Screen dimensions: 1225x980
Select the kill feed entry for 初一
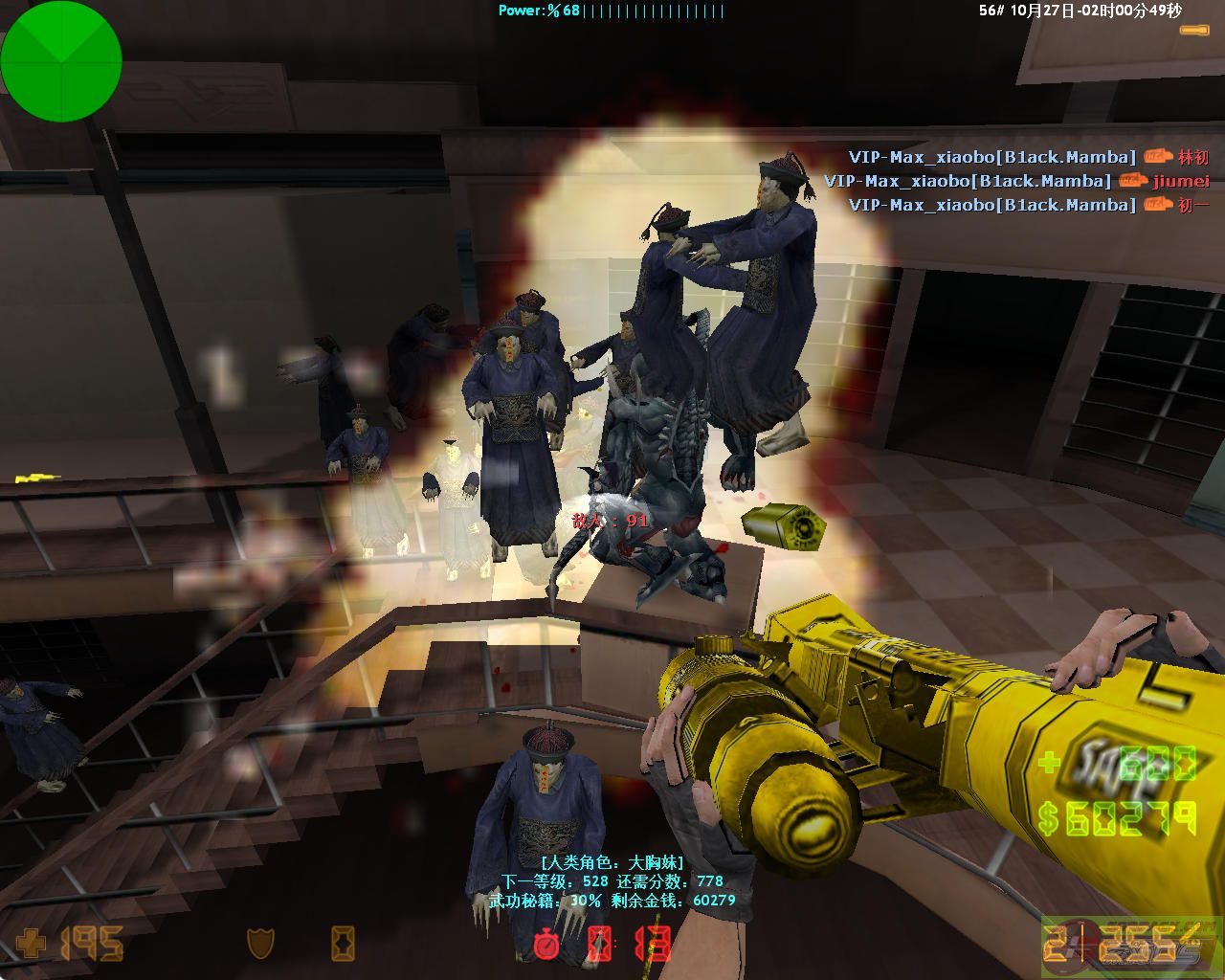(x=1029, y=205)
